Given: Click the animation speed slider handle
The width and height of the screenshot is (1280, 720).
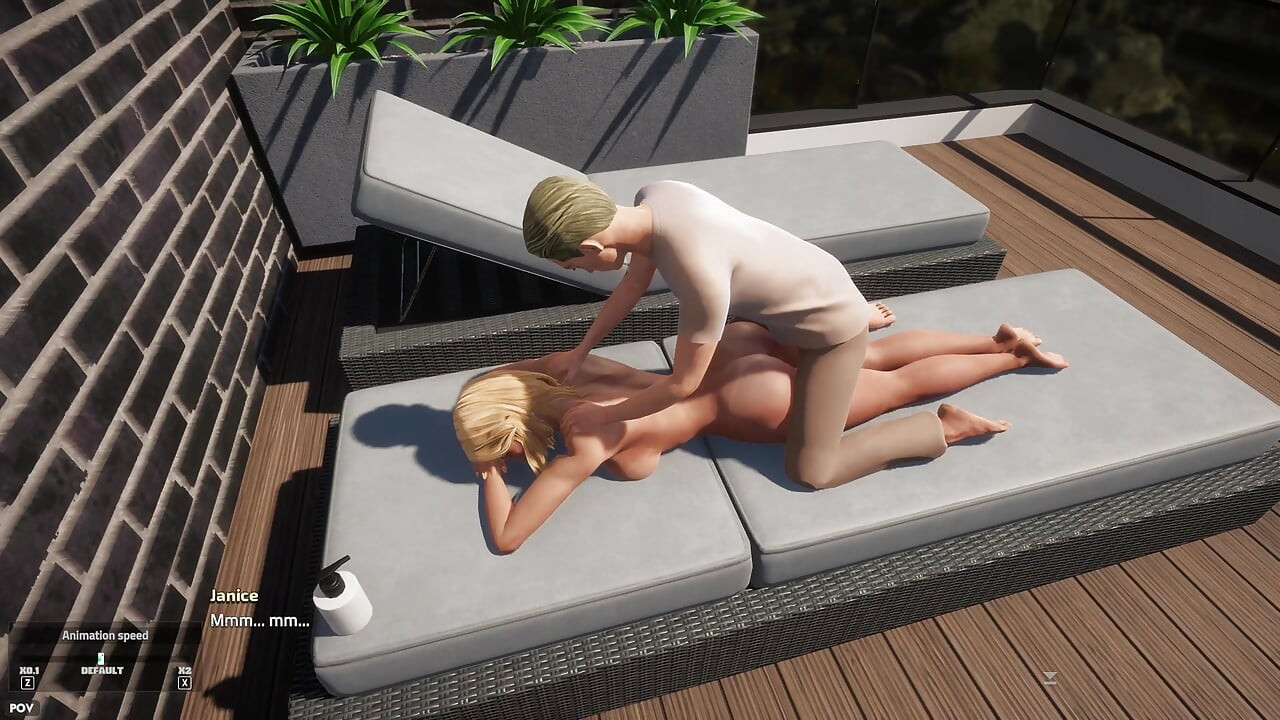Looking at the screenshot, I should pyautogui.click(x=100, y=657).
